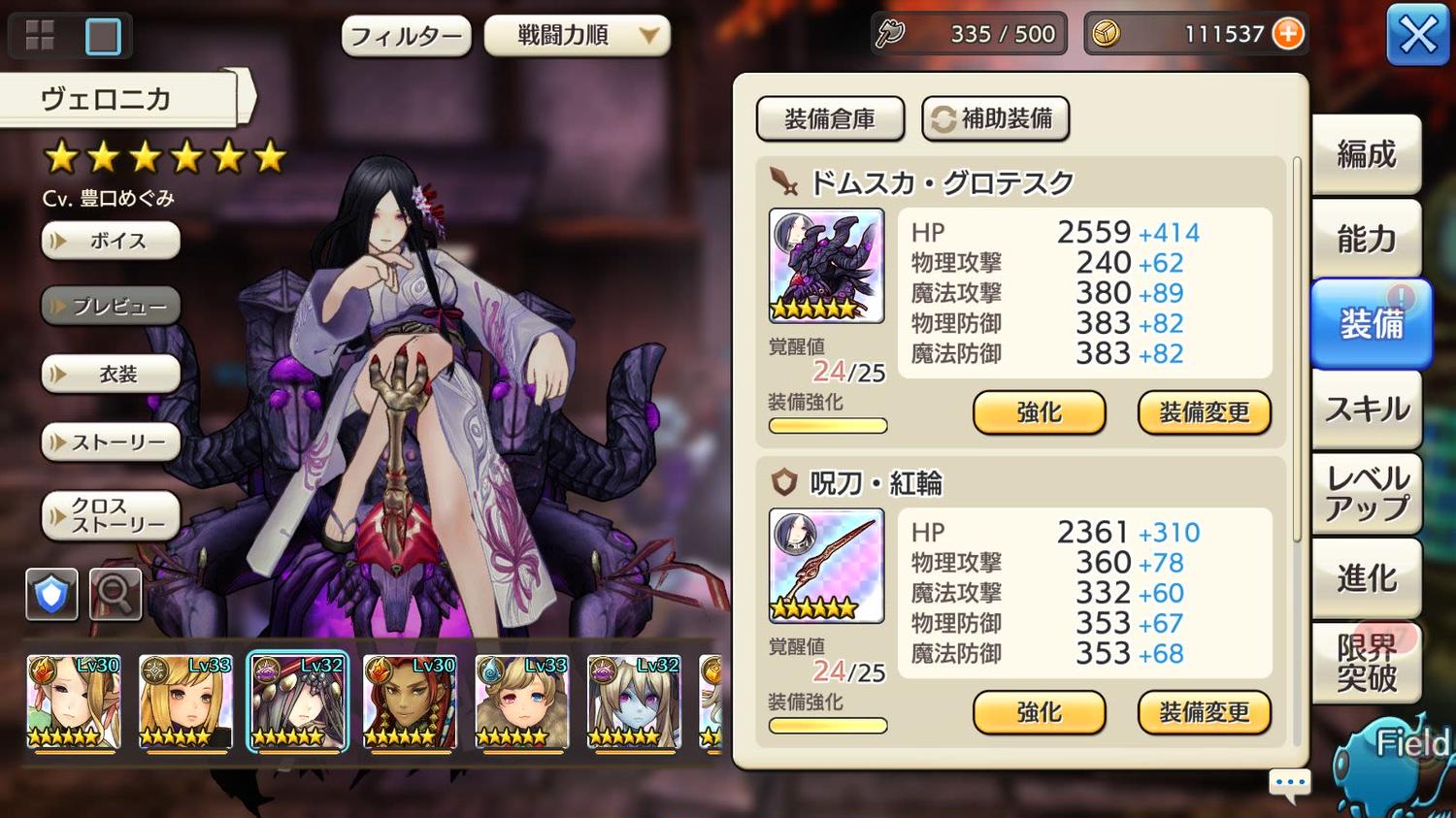
Task: Open the 限界突破 limit break tab
Action: click(1366, 663)
